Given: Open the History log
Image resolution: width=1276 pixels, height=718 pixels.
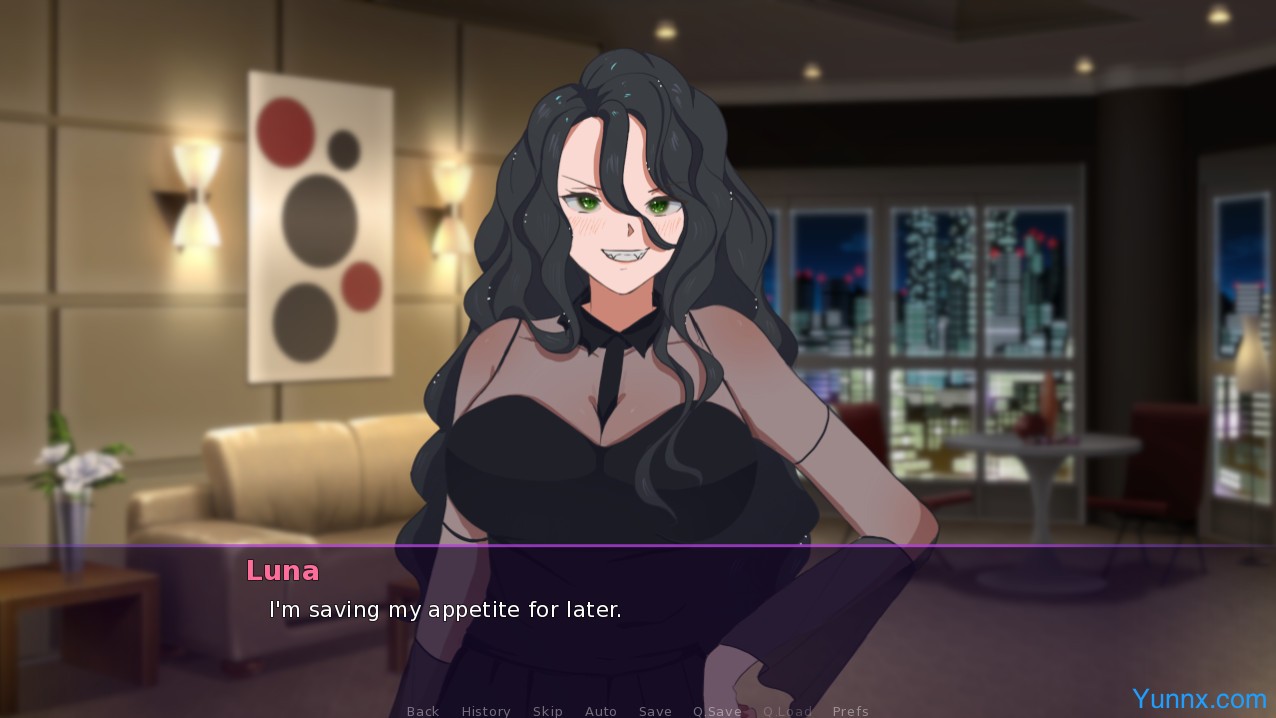Looking at the screenshot, I should pos(486,711).
